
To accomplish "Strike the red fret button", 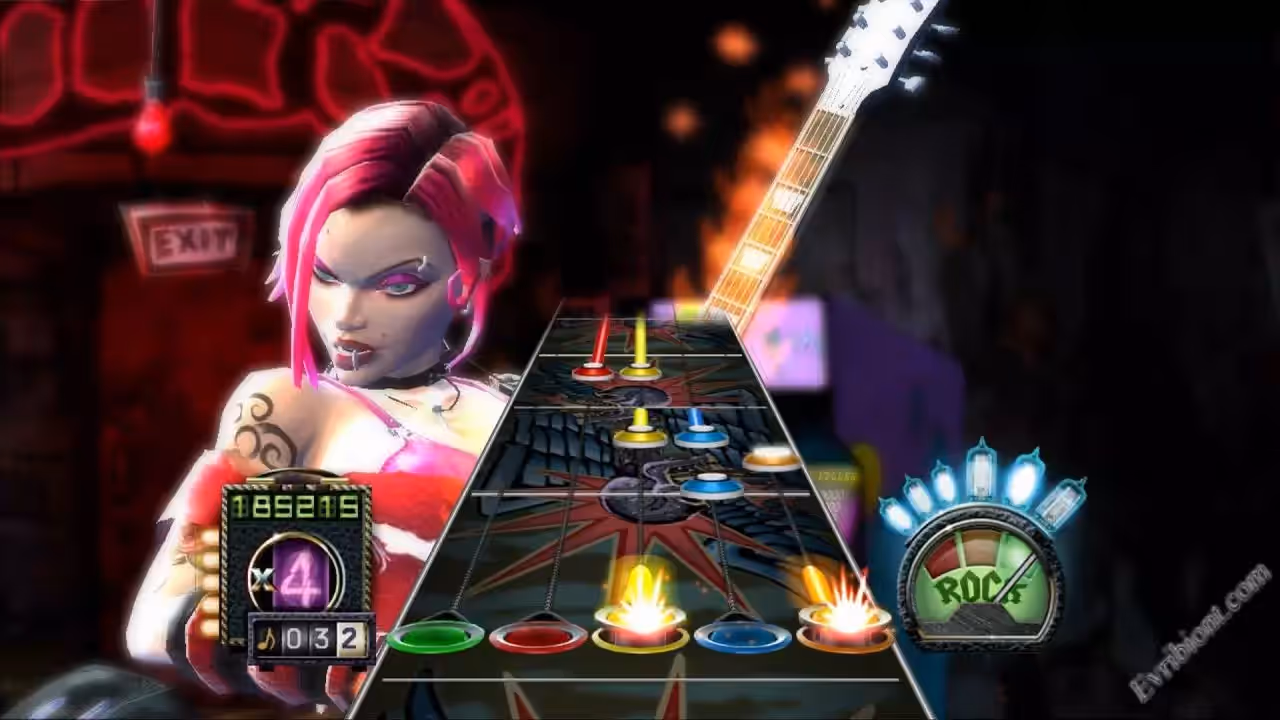I will click(538, 635).
